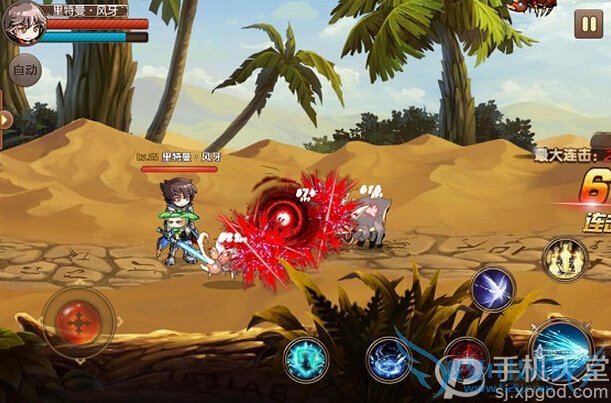611x403 pixels.
Task: Activate the cyan shield skill
Action: pyautogui.click(x=306, y=359)
